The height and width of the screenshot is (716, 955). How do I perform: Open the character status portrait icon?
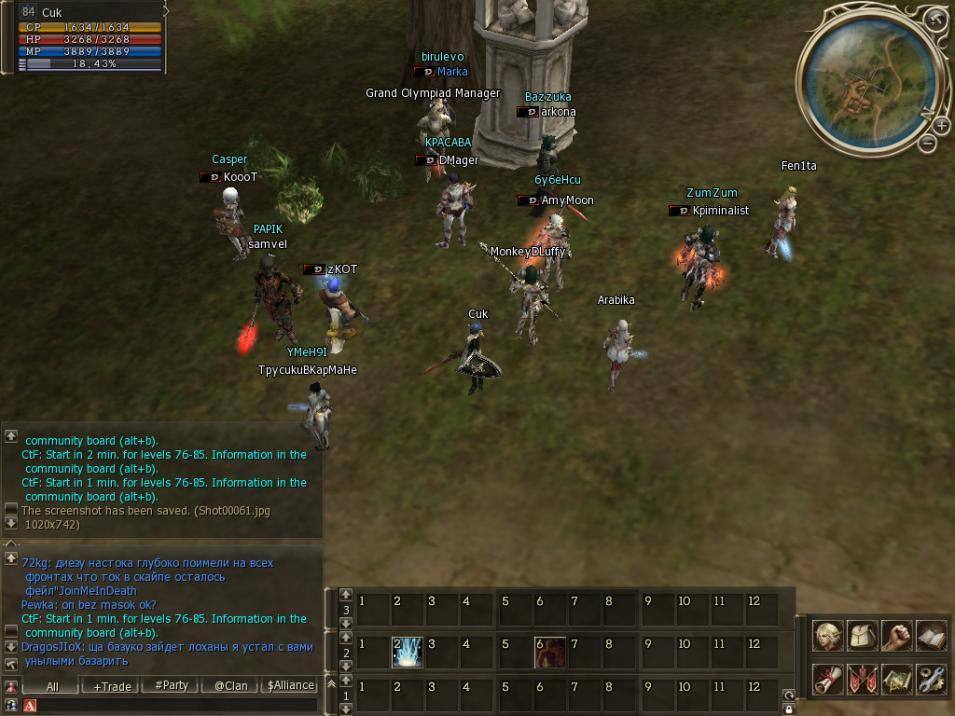pyautogui.click(x=827, y=636)
